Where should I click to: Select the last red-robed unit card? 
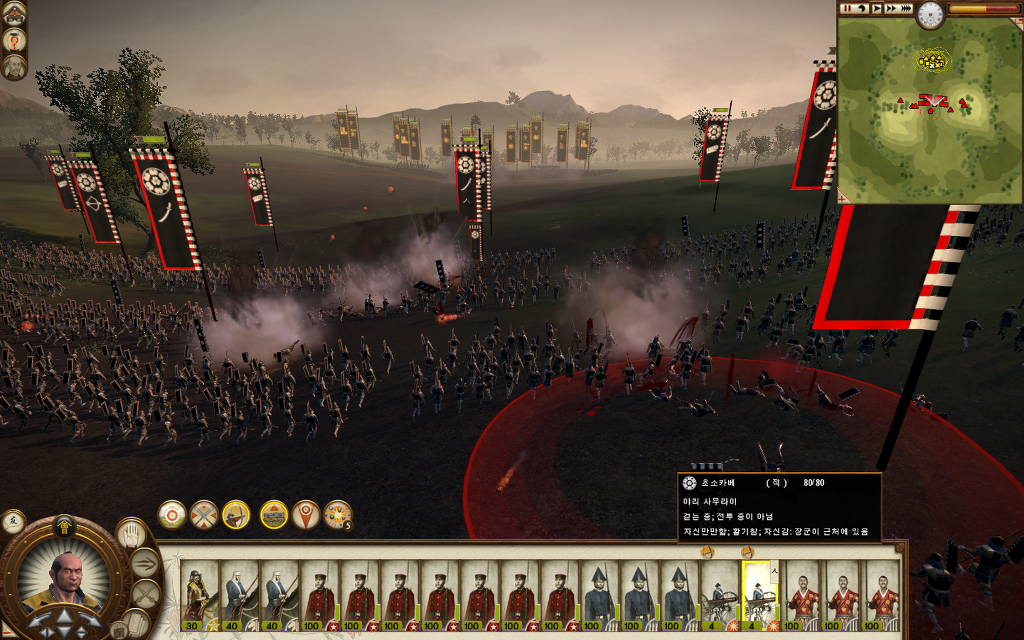pos(881,597)
